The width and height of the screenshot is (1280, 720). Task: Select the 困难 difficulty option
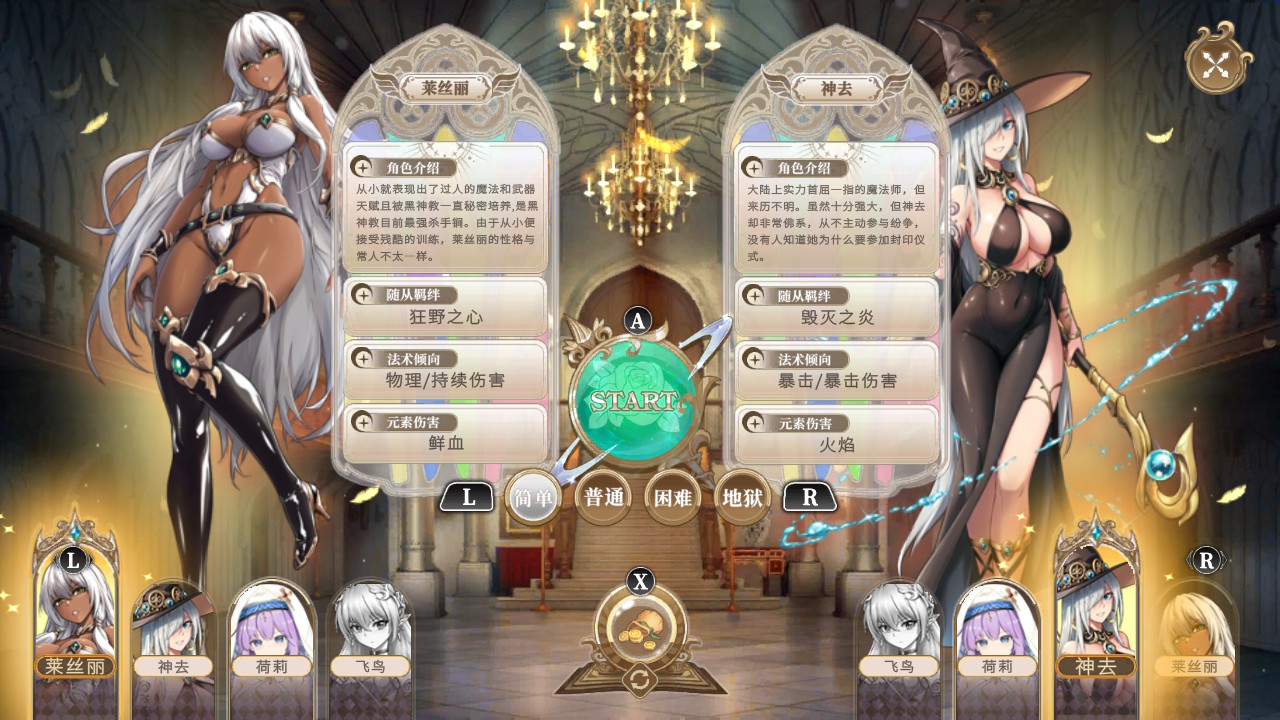(x=672, y=496)
